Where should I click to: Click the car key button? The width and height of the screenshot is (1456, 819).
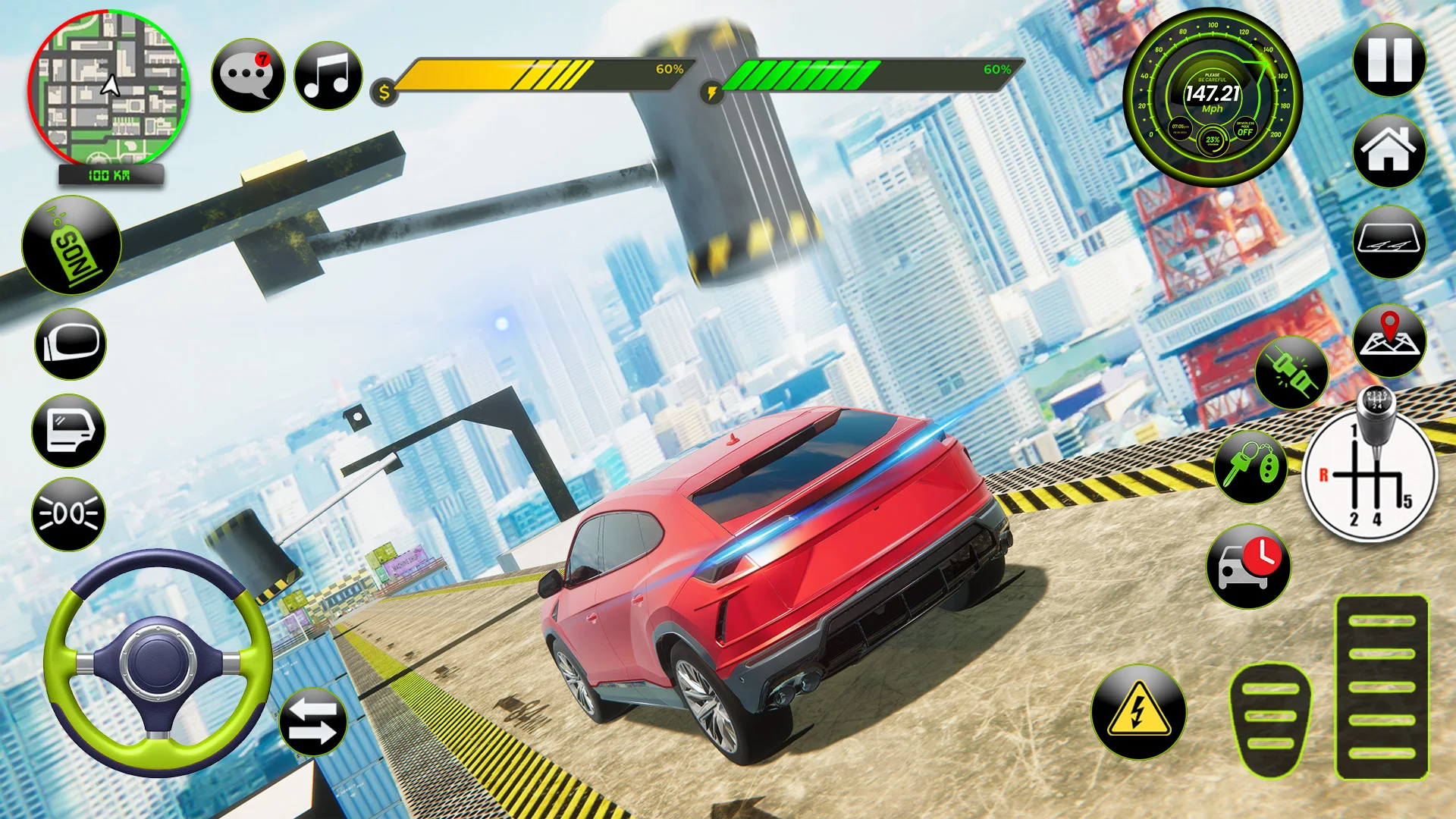click(x=1250, y=467)
